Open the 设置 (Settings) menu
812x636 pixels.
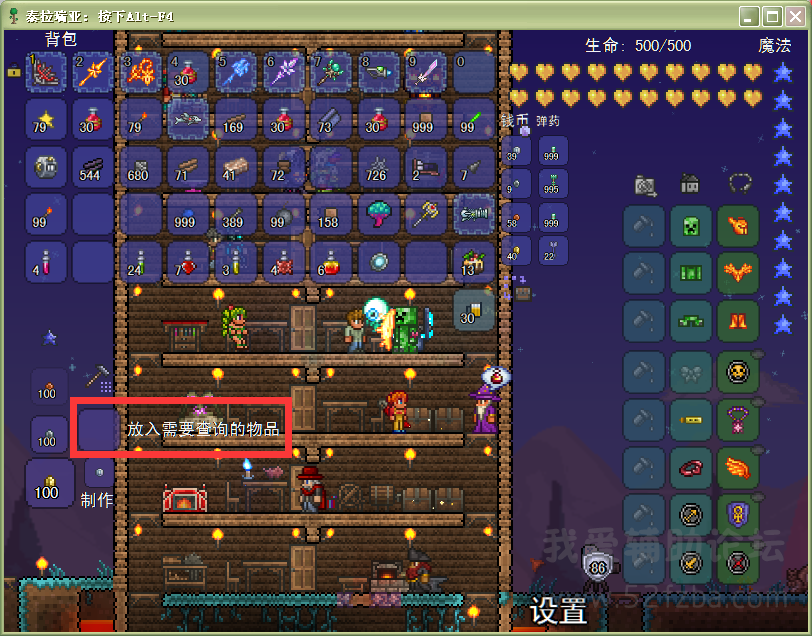coord(557,611)
